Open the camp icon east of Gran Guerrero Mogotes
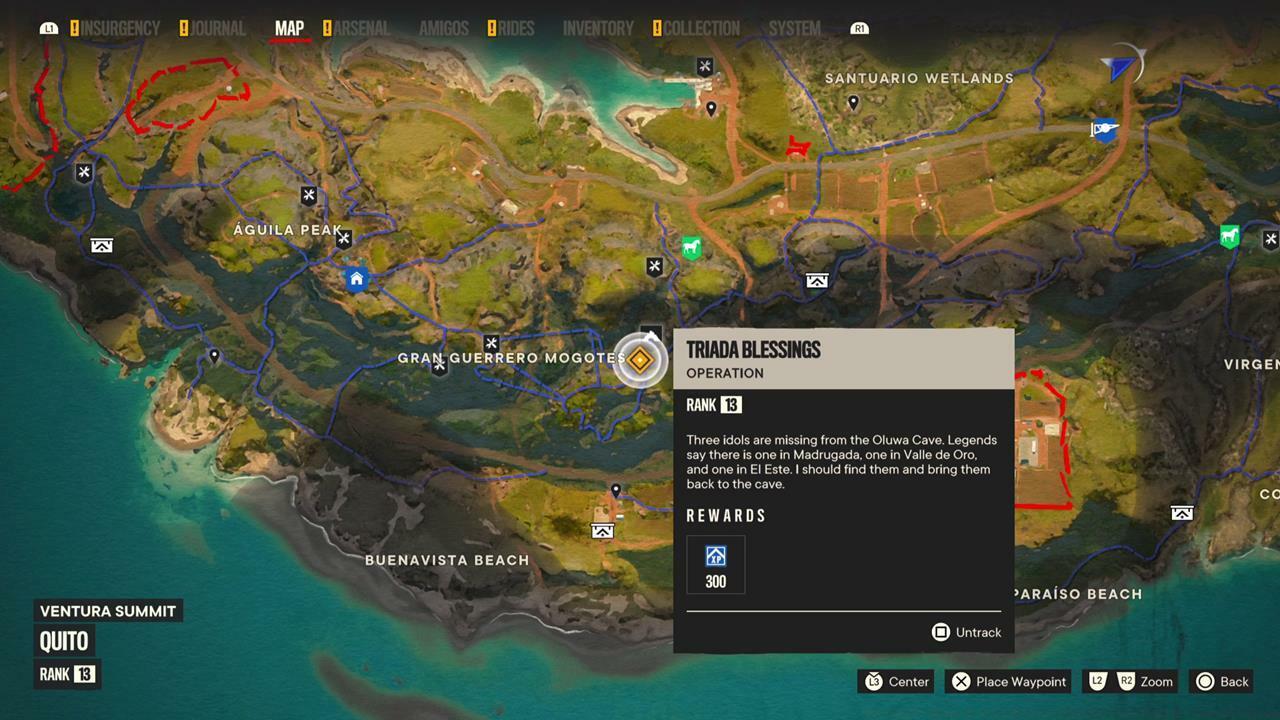 tap(816, 281)
